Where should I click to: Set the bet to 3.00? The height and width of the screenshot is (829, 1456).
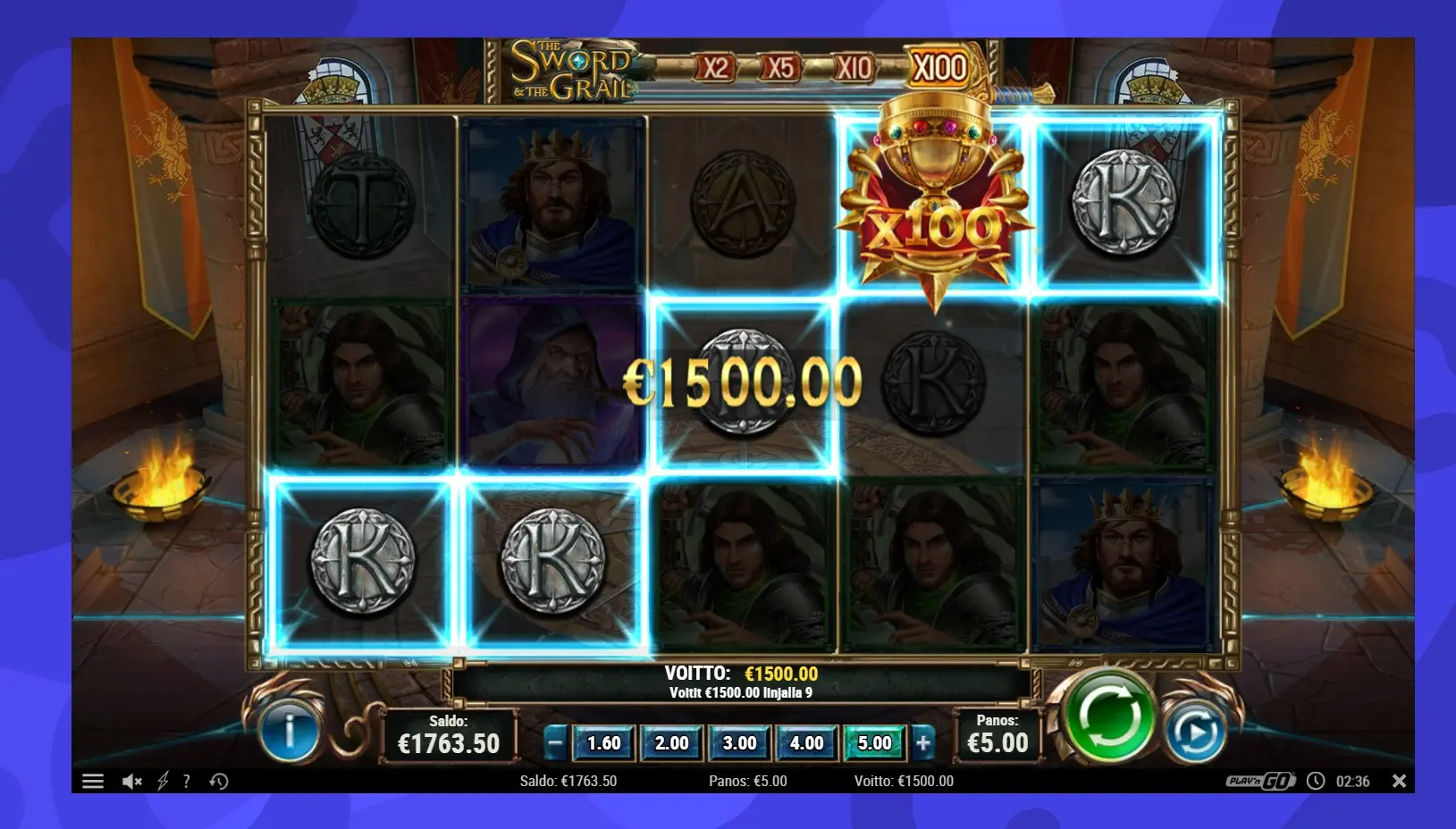point(739,742)
